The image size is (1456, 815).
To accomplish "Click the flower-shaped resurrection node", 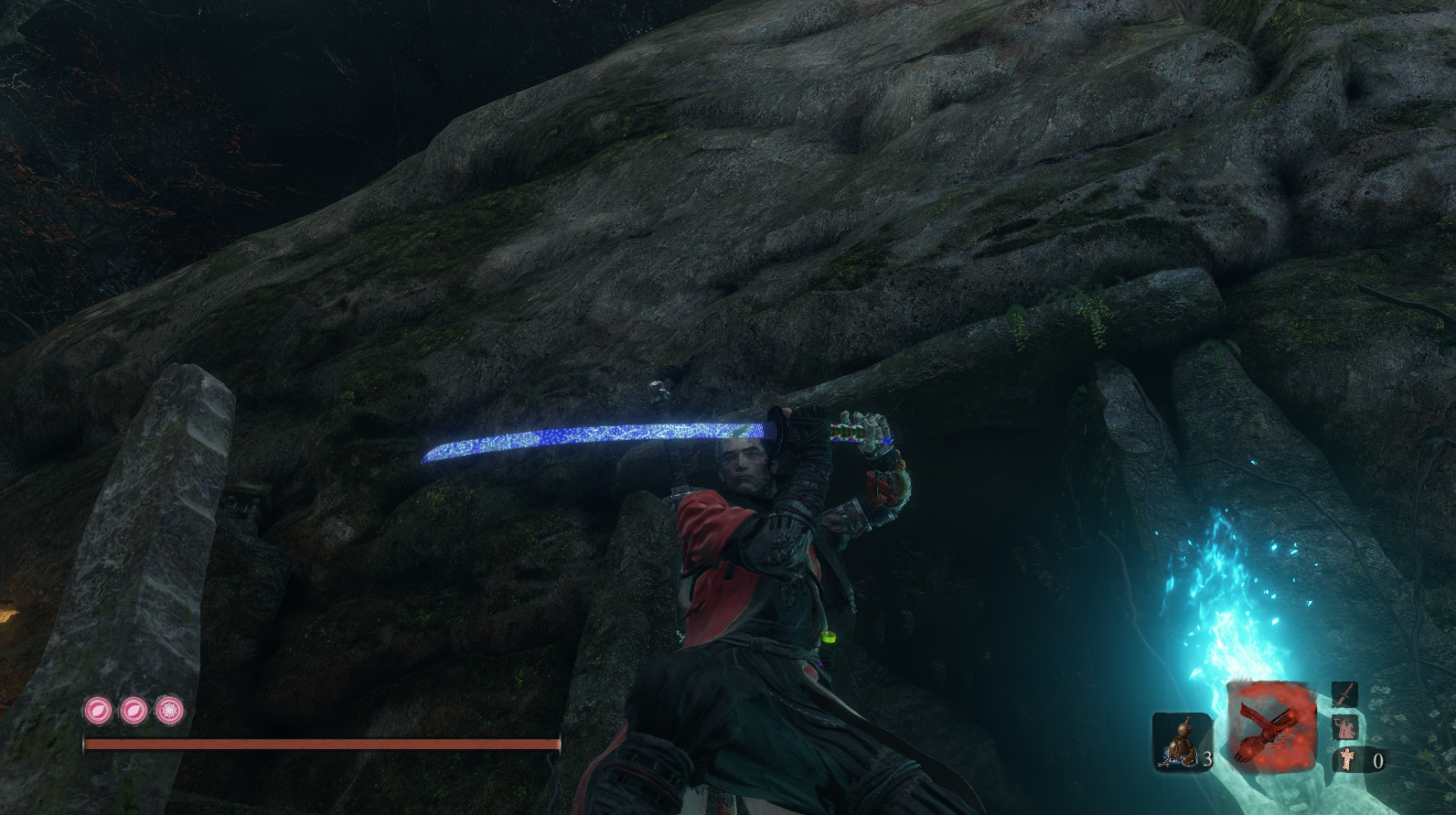I will 169,710.
